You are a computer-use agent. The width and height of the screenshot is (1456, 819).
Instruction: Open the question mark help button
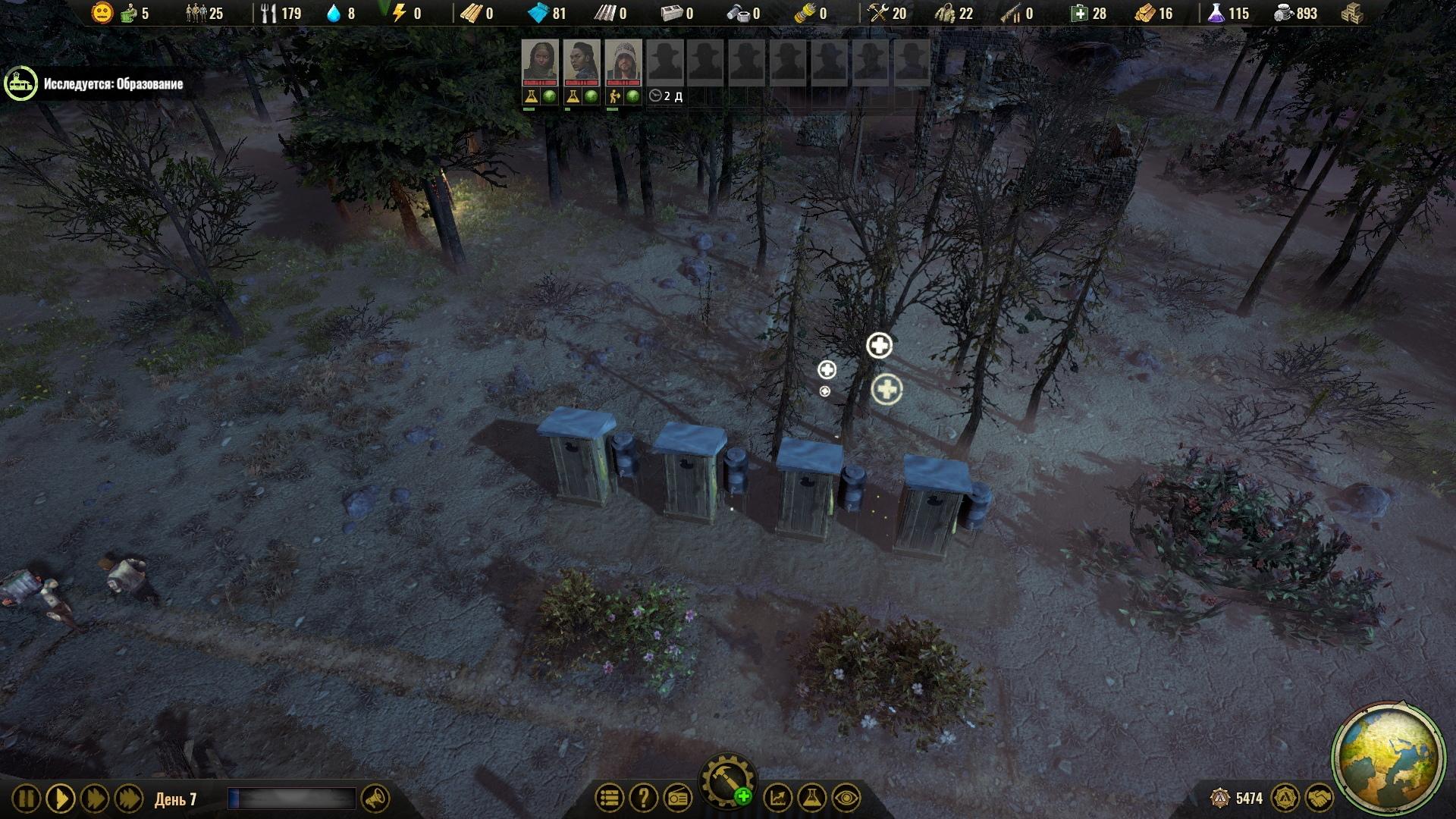(x=644, y=798)
